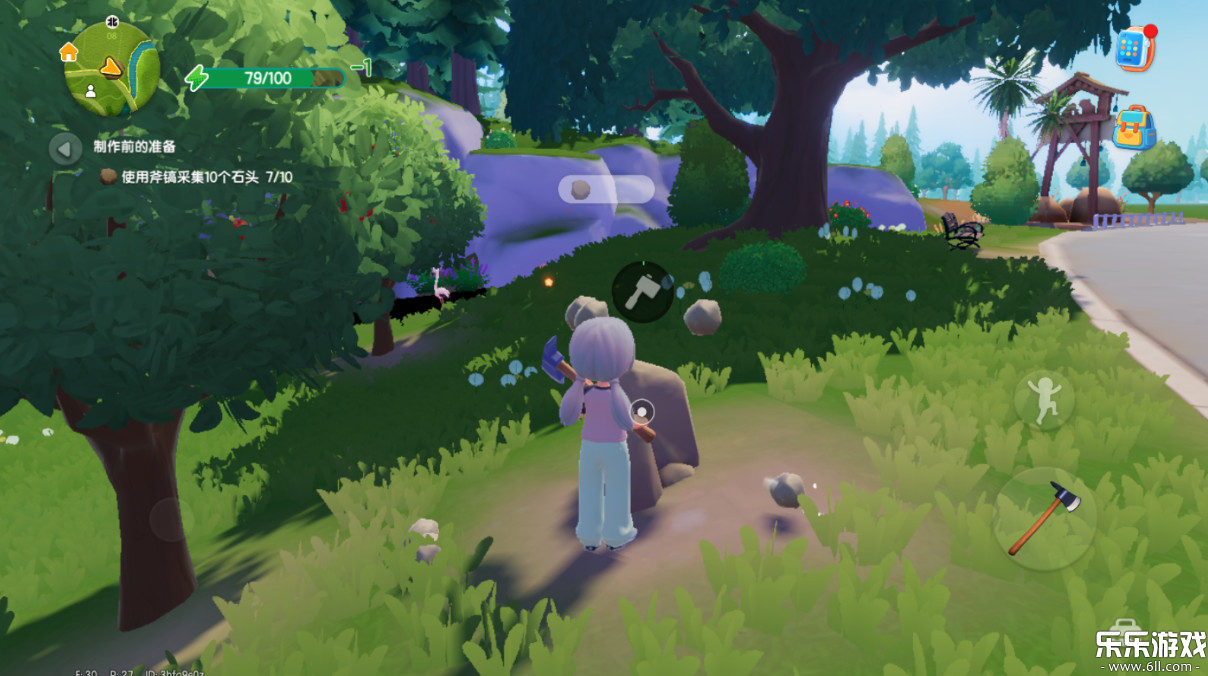Swing the axe tool button
The image size is (1208, 676).
coord(1044,518)
